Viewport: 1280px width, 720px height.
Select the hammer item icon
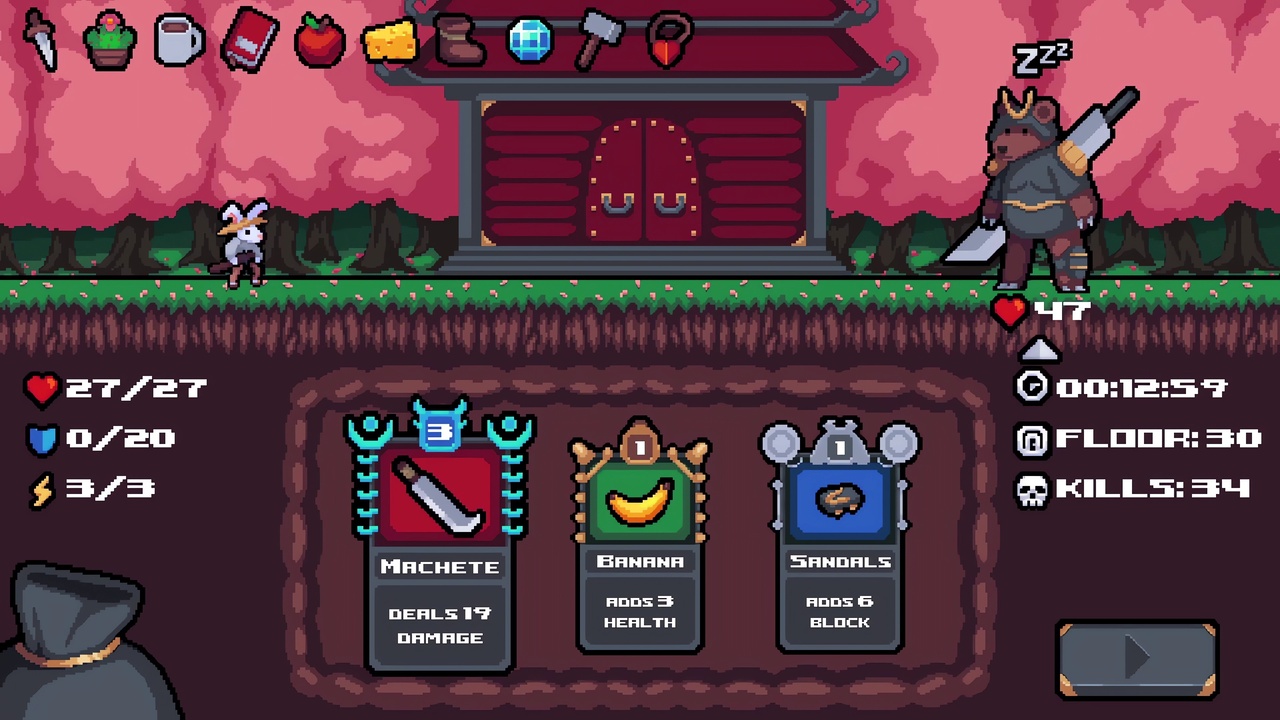[599, 40]
